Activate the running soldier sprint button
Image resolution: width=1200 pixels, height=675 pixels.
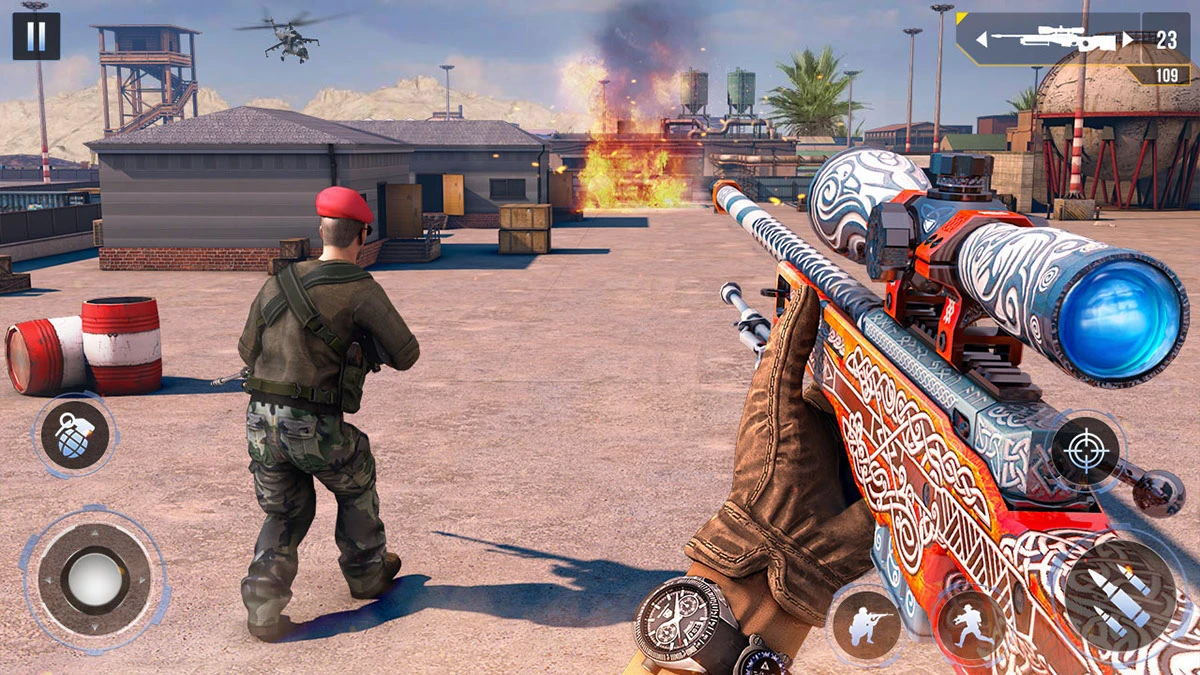pos(968,626)
